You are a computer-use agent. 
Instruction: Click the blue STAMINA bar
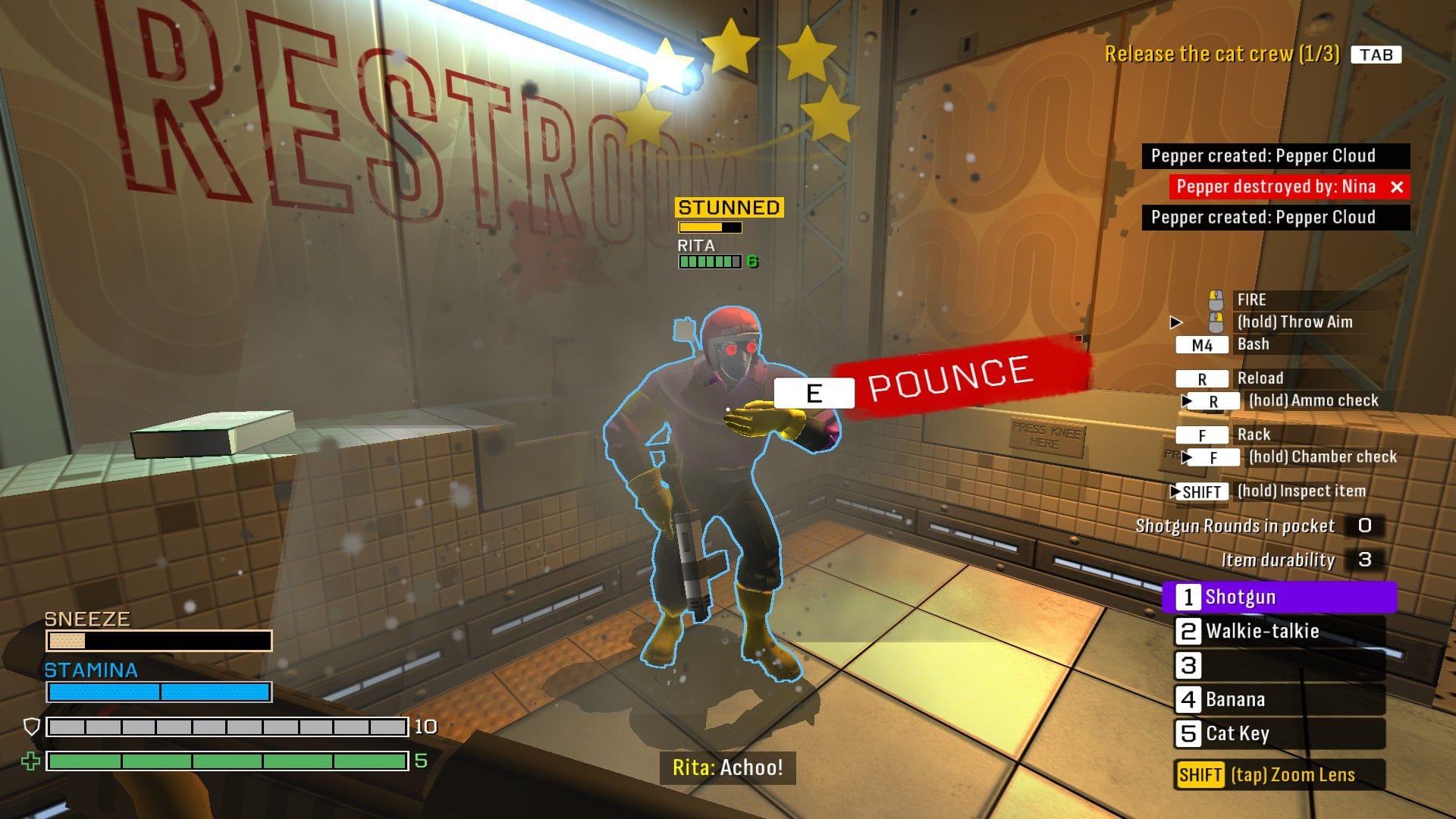(158, 691)
